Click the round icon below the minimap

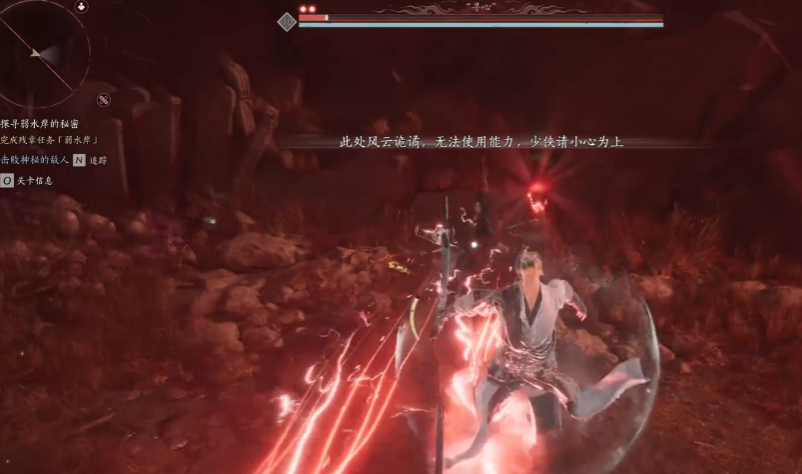tap(103, 99)
